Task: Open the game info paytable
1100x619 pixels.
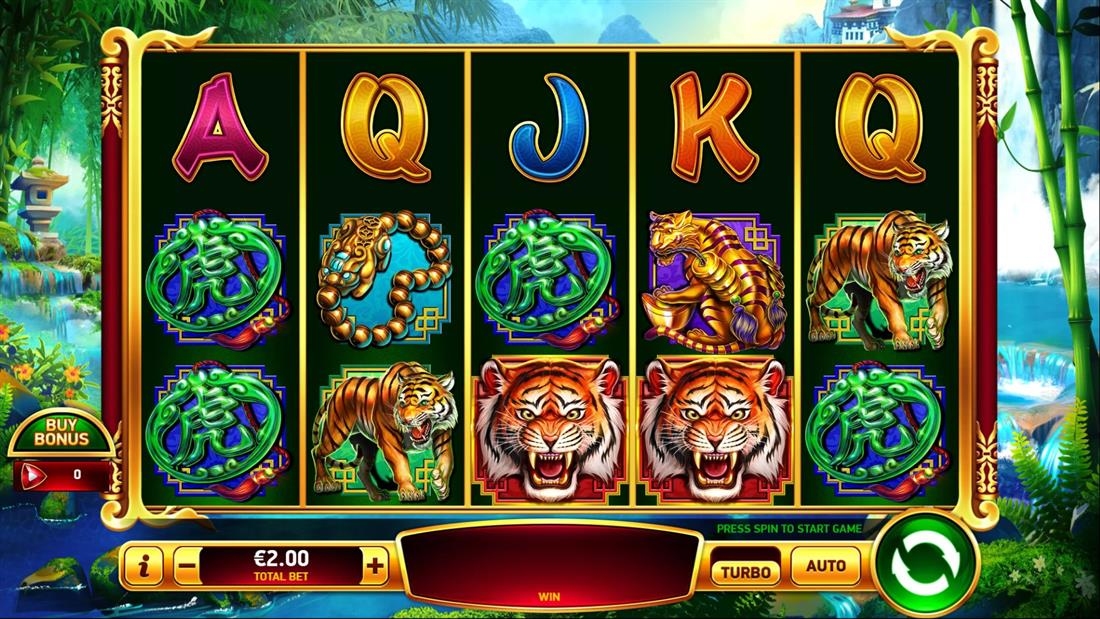Action: [143, 567]
